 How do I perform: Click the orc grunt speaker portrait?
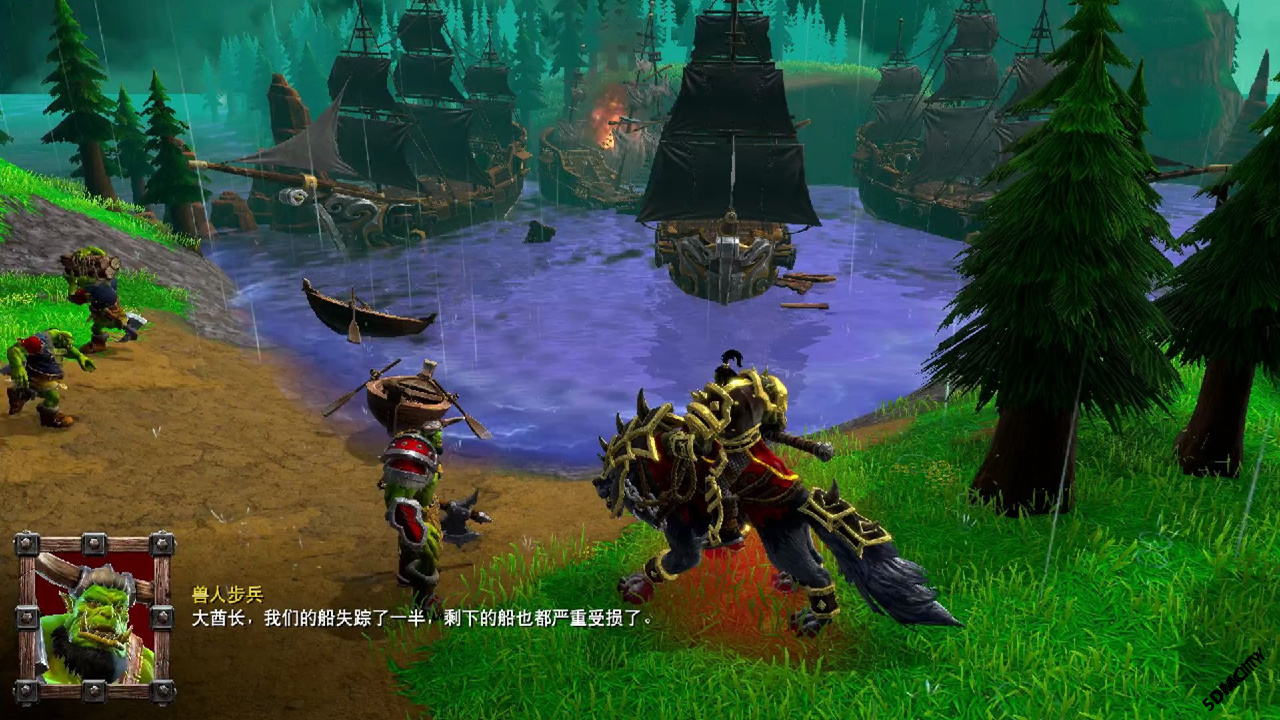click(94, 618)
